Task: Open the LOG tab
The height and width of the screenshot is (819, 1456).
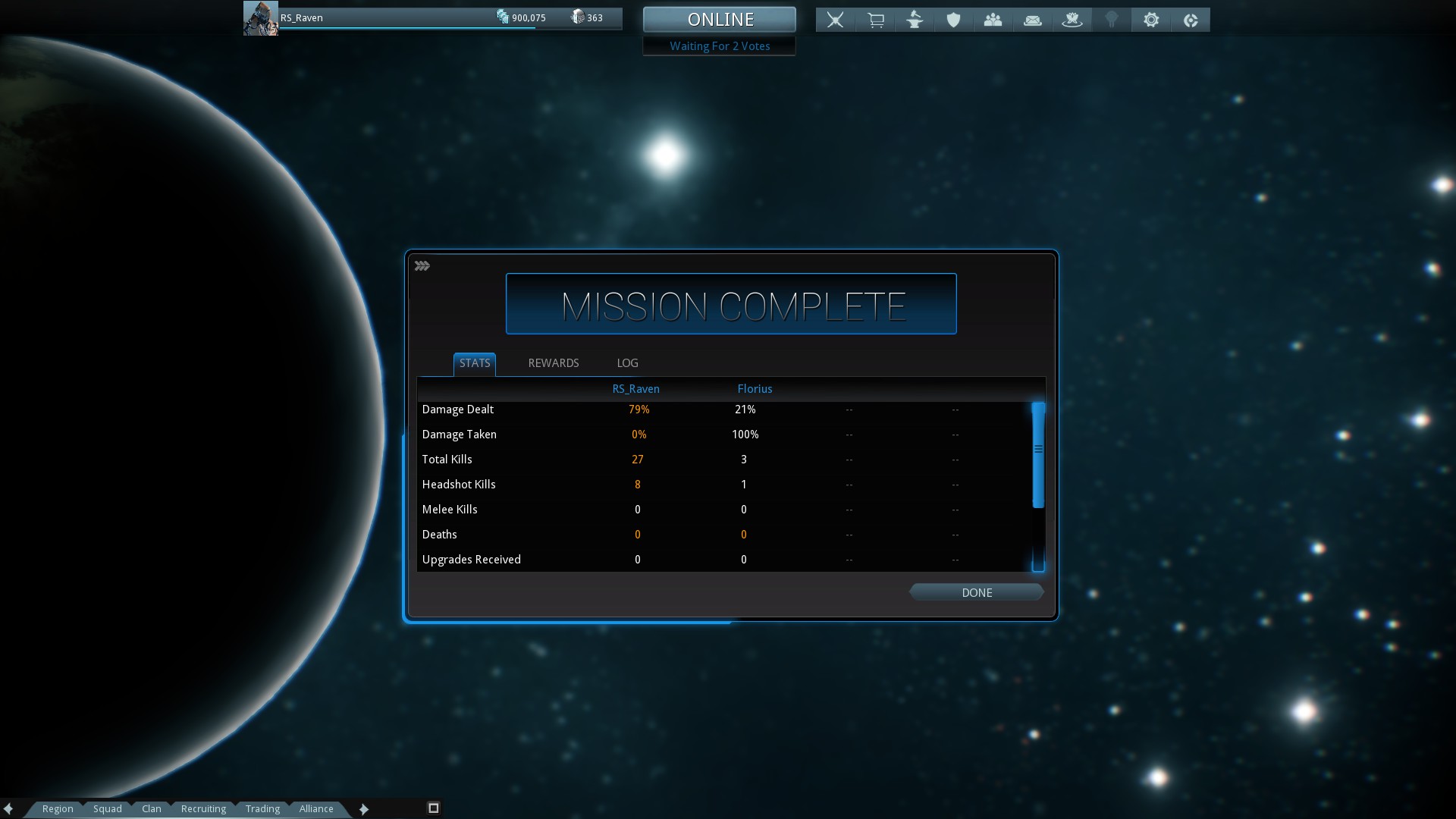Action: pyautogui.click(x=627, y=363)
